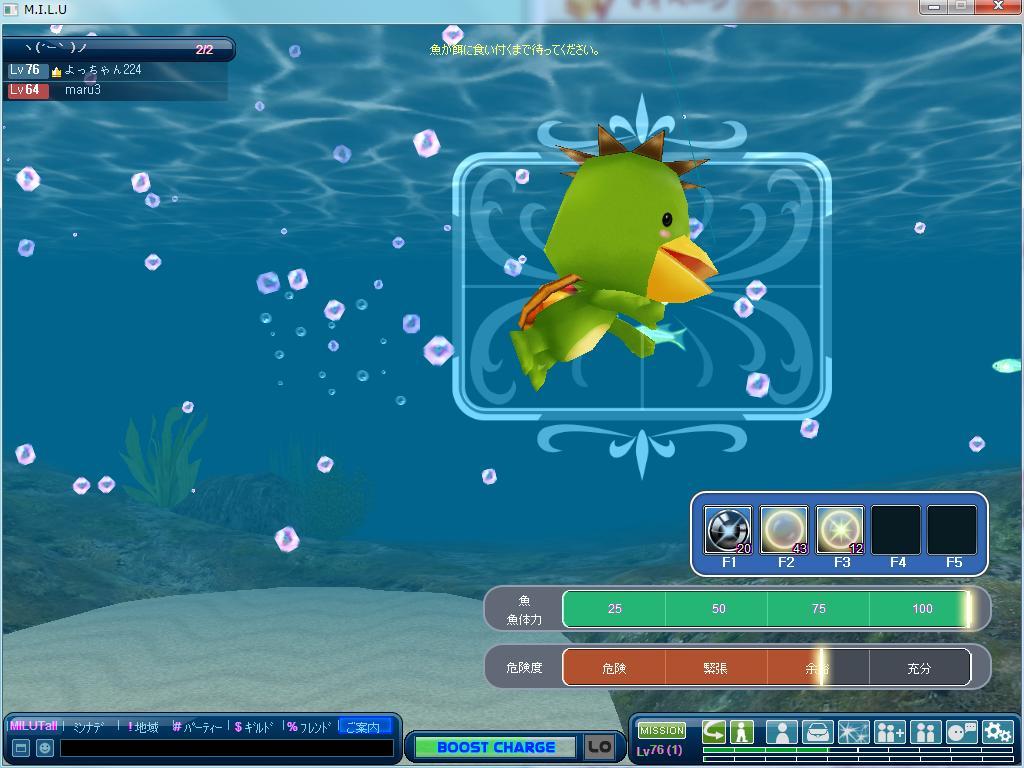The image size is (1024, 768).
Task: Open the sparkle skills icon
Action: pyautogui.click(x=853, y=732)
